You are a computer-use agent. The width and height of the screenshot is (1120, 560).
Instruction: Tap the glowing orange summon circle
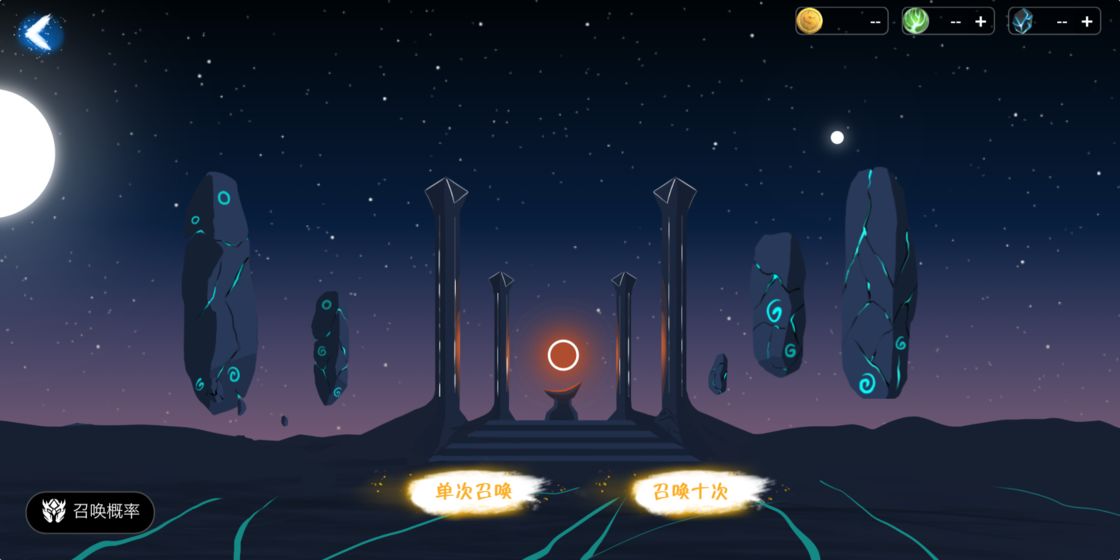(x=563, y=355)
